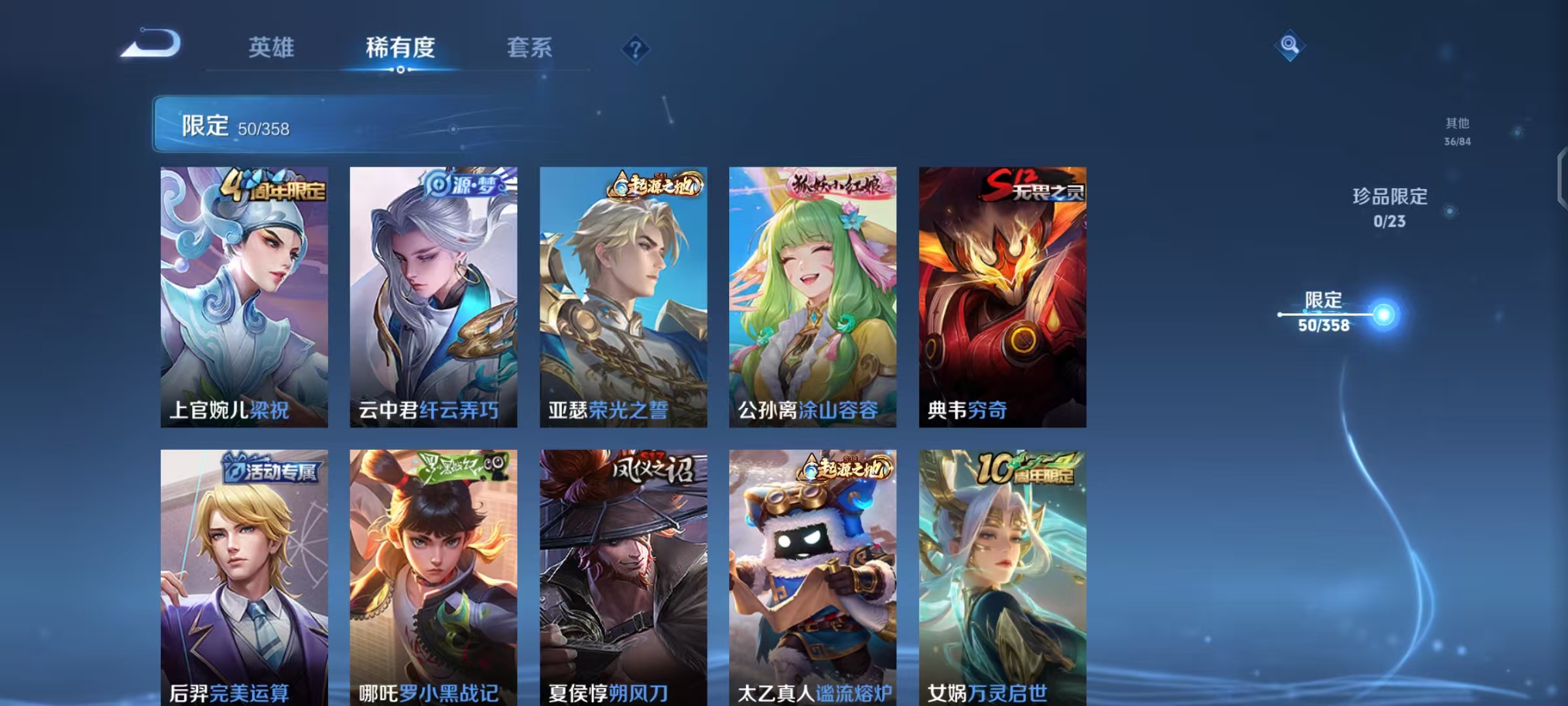View the 典韦 穷奇 skin
The height and width of the screenshot is (706, 1568).
pos(1000,294)
